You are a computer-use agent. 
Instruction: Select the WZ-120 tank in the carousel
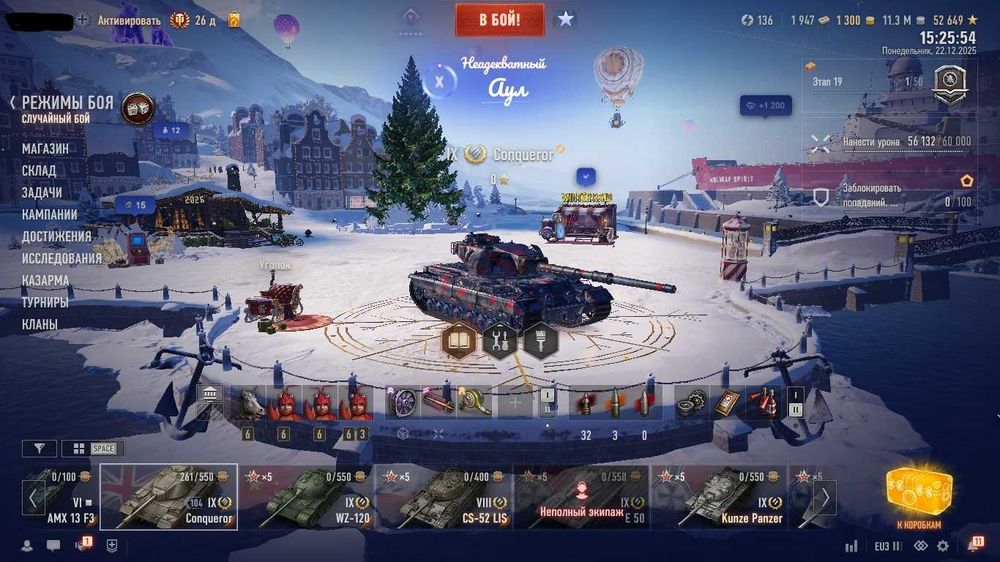pos(306,496)
